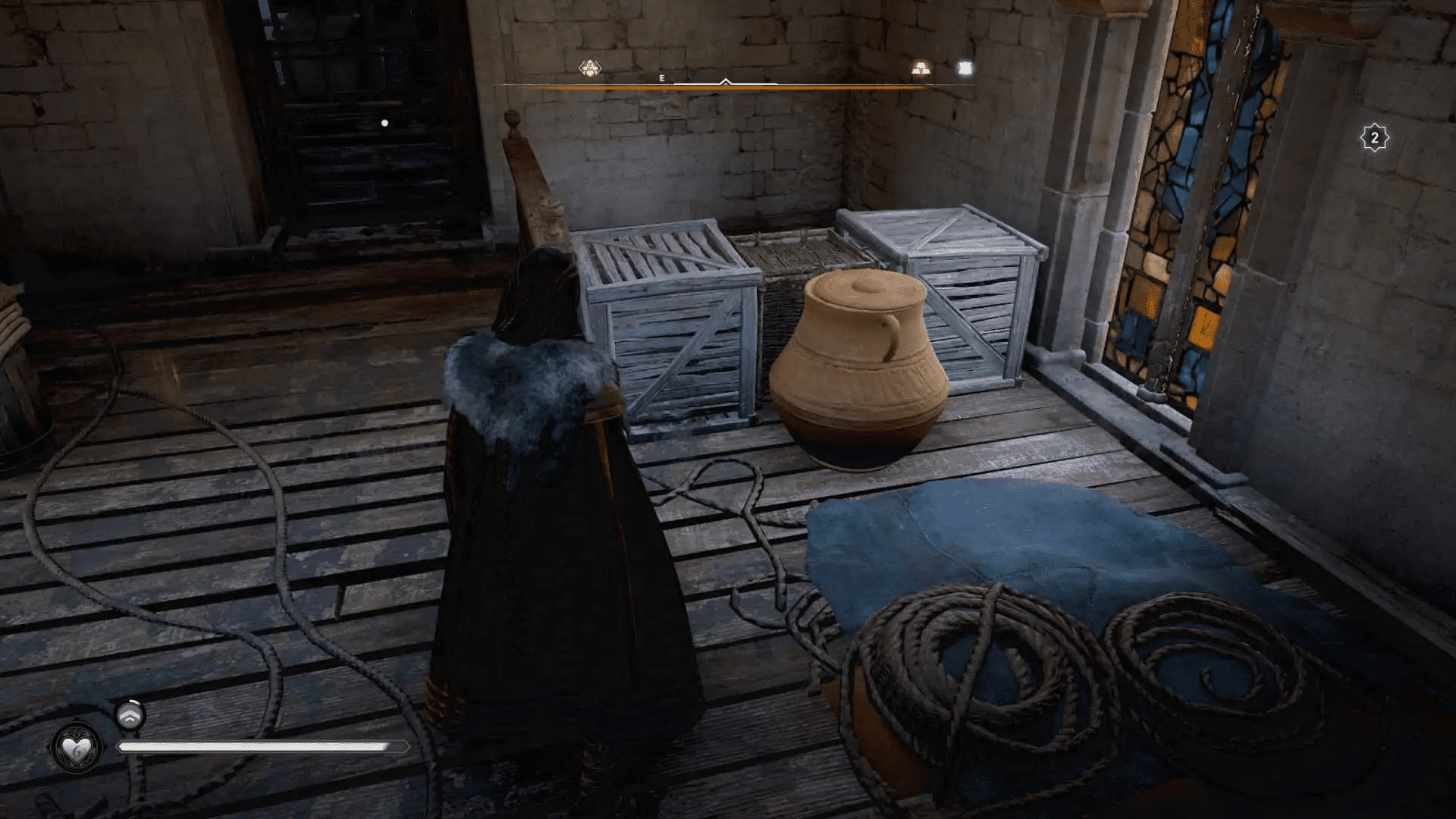Click the glowing ingot loot icon near compass
This screenshot has height=819, width=1456.
coord(922,68)
